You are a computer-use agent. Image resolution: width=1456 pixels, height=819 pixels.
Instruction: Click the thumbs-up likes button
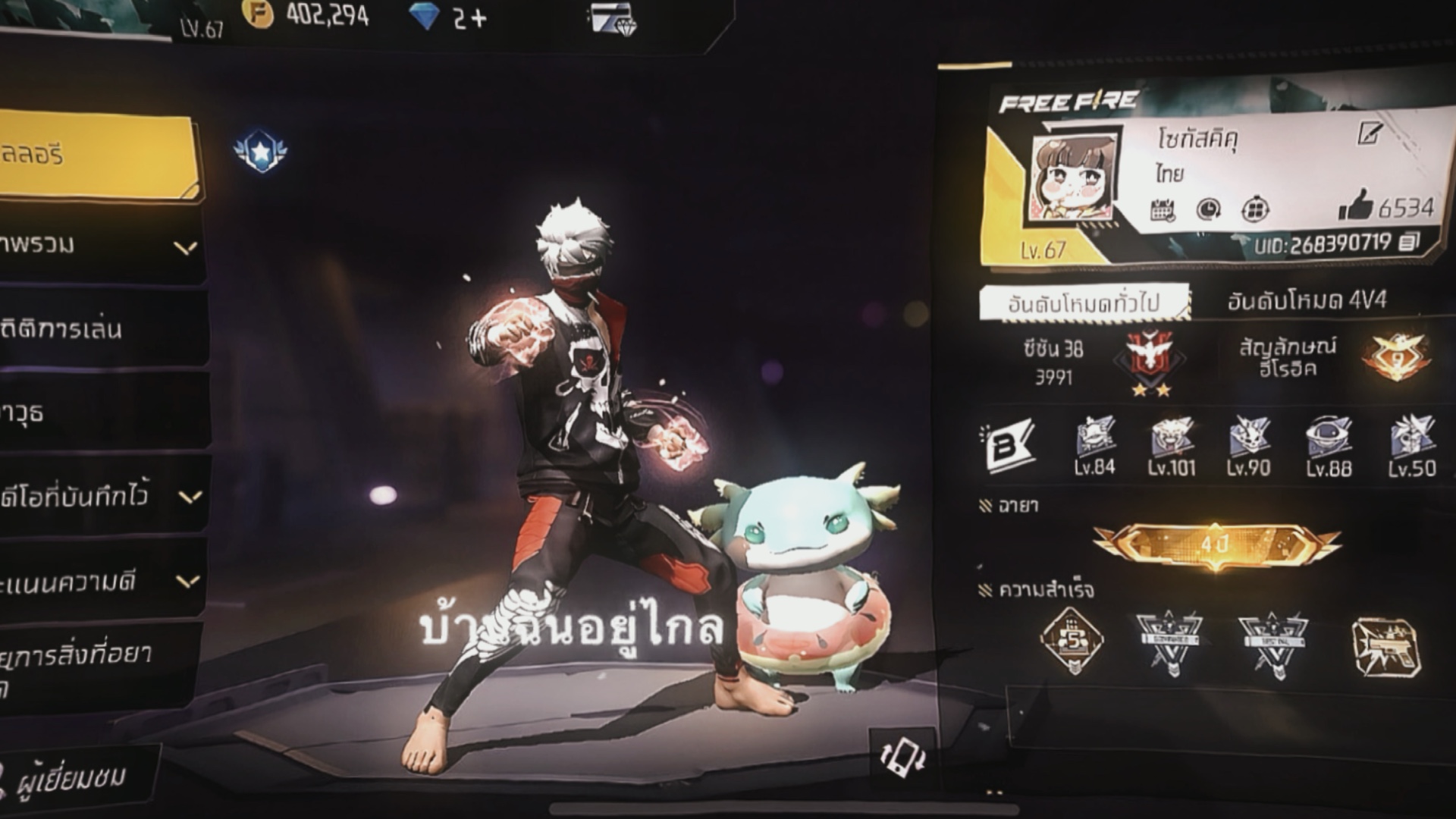pyautogui.click(x=1354, y=206)
